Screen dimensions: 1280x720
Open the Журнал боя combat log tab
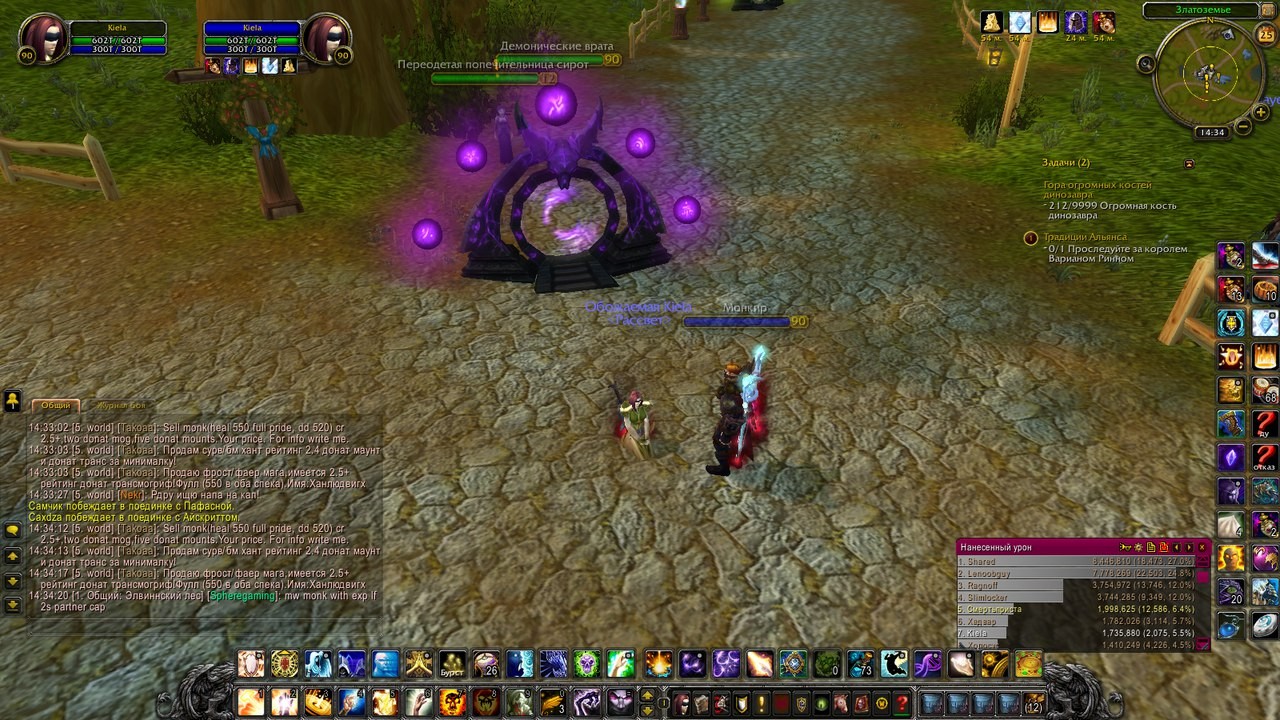tap(120, 405)
